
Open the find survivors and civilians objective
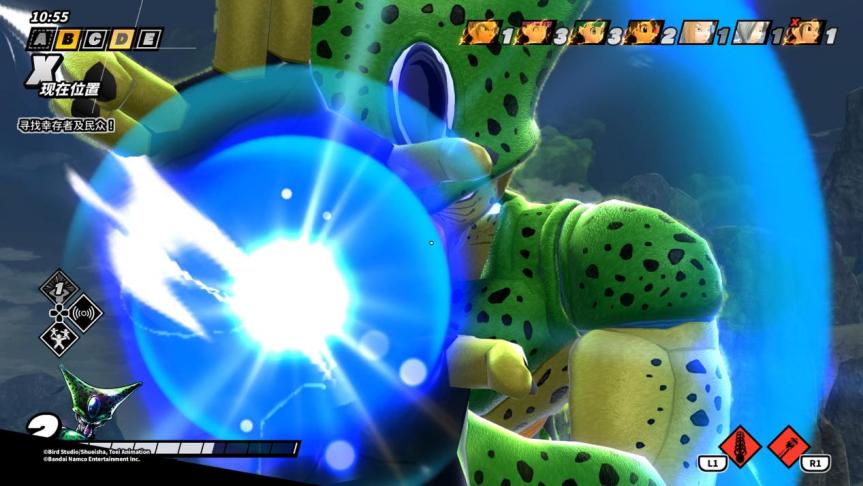(x=66, y=126)
